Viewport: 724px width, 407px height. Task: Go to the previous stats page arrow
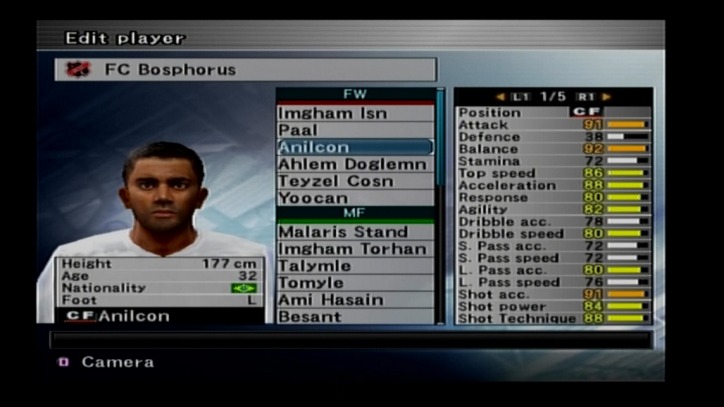(x=501, y=97)
